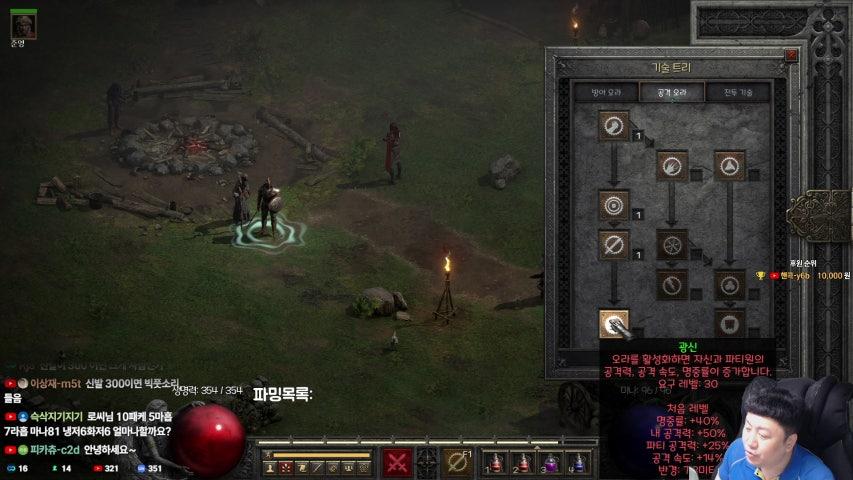Choose the Might aura skill icon
Image resolution: width=853 pixels, height=480 pixels.
[613, 125]
